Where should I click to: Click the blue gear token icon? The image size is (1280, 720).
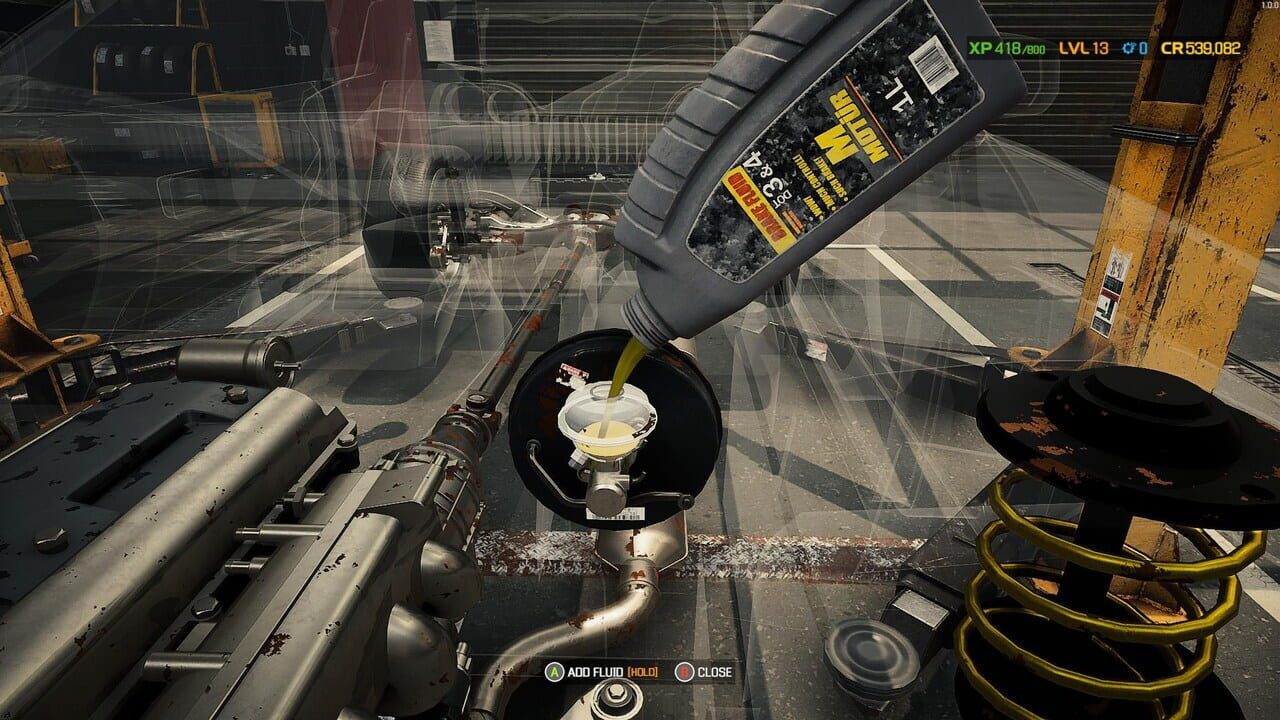tap(1128, 46)
